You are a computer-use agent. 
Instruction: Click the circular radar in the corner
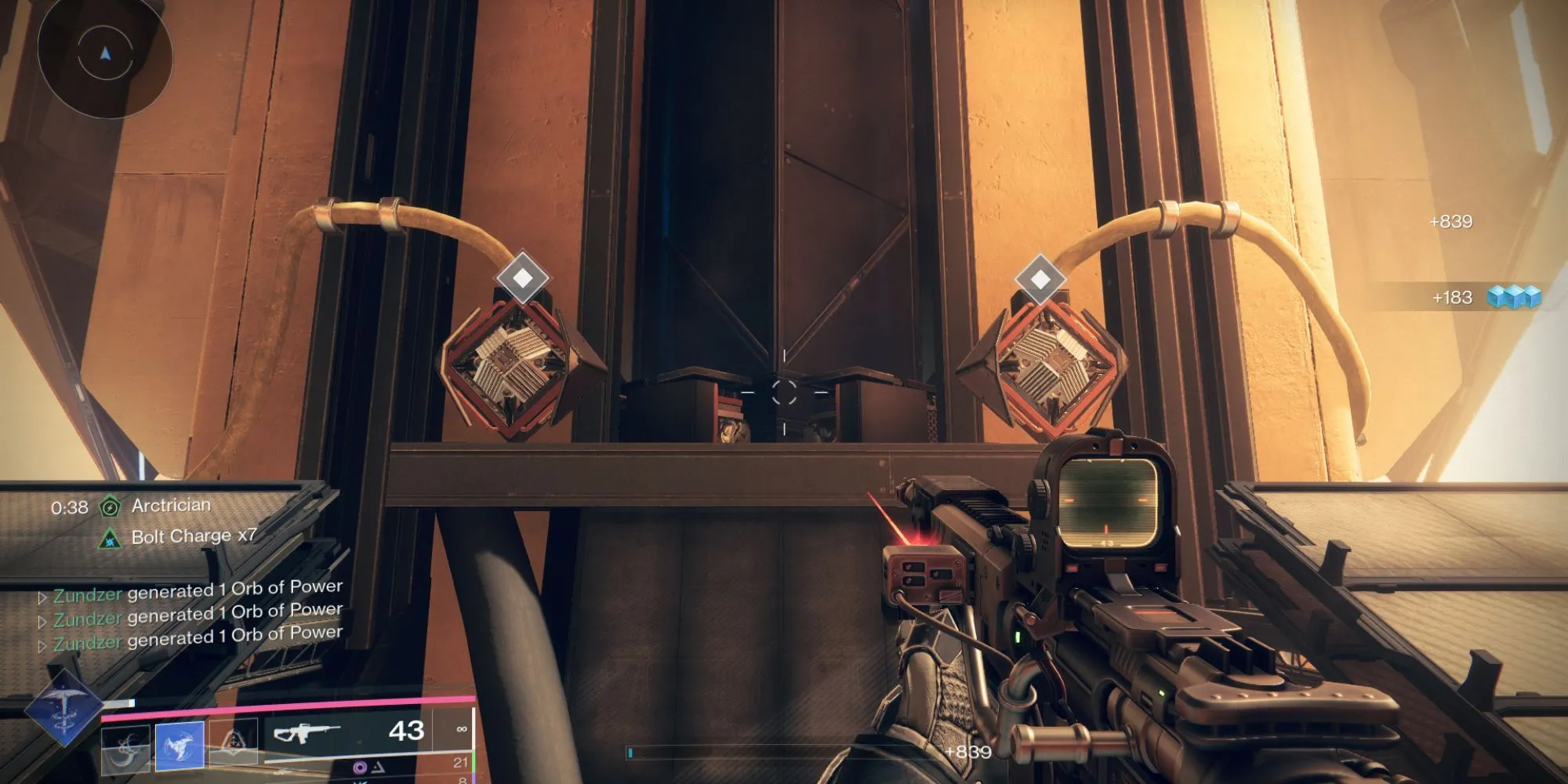point(105,53)
